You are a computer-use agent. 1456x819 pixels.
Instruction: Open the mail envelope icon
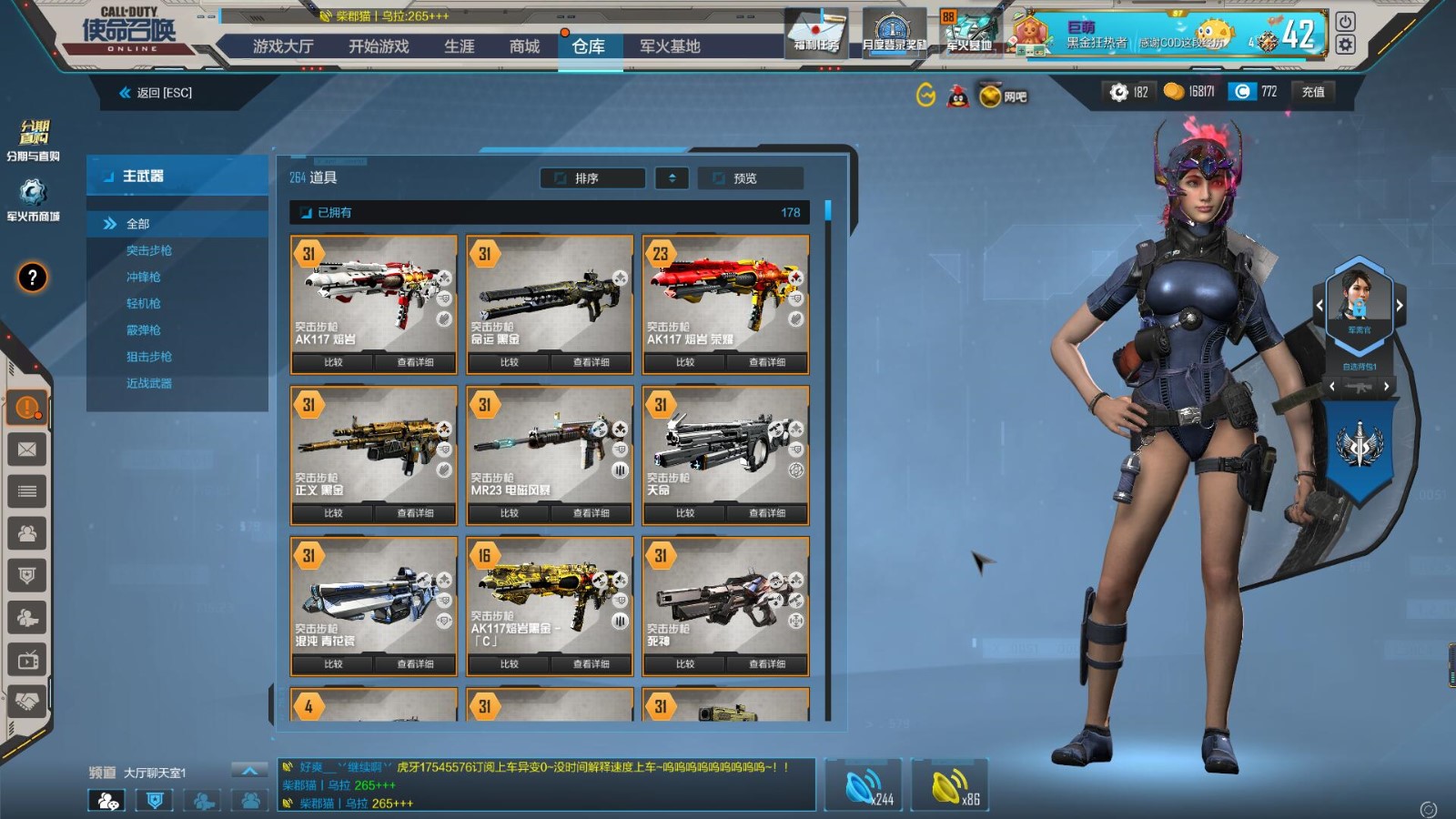pos(27,450)
